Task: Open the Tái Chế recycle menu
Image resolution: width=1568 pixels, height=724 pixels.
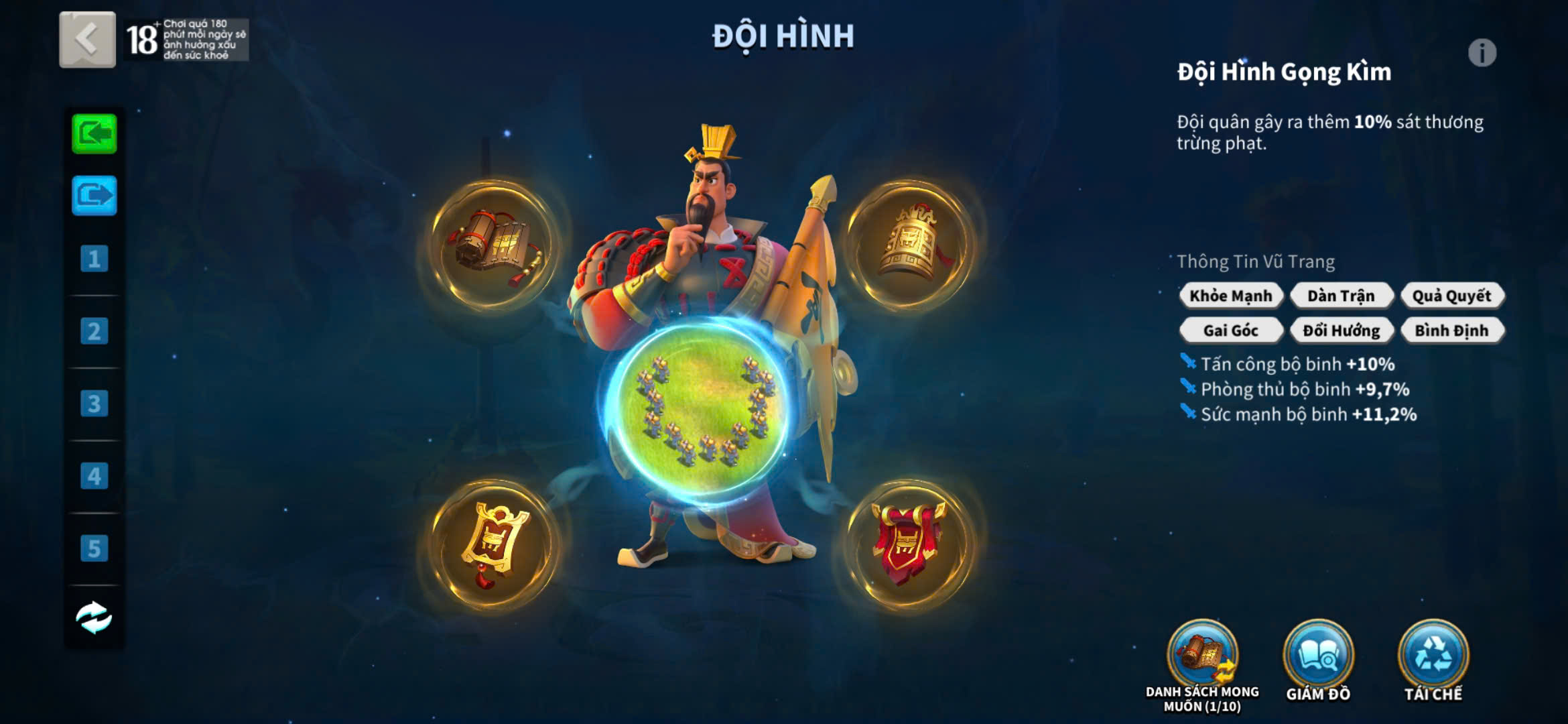Action: coord(1433,656)
